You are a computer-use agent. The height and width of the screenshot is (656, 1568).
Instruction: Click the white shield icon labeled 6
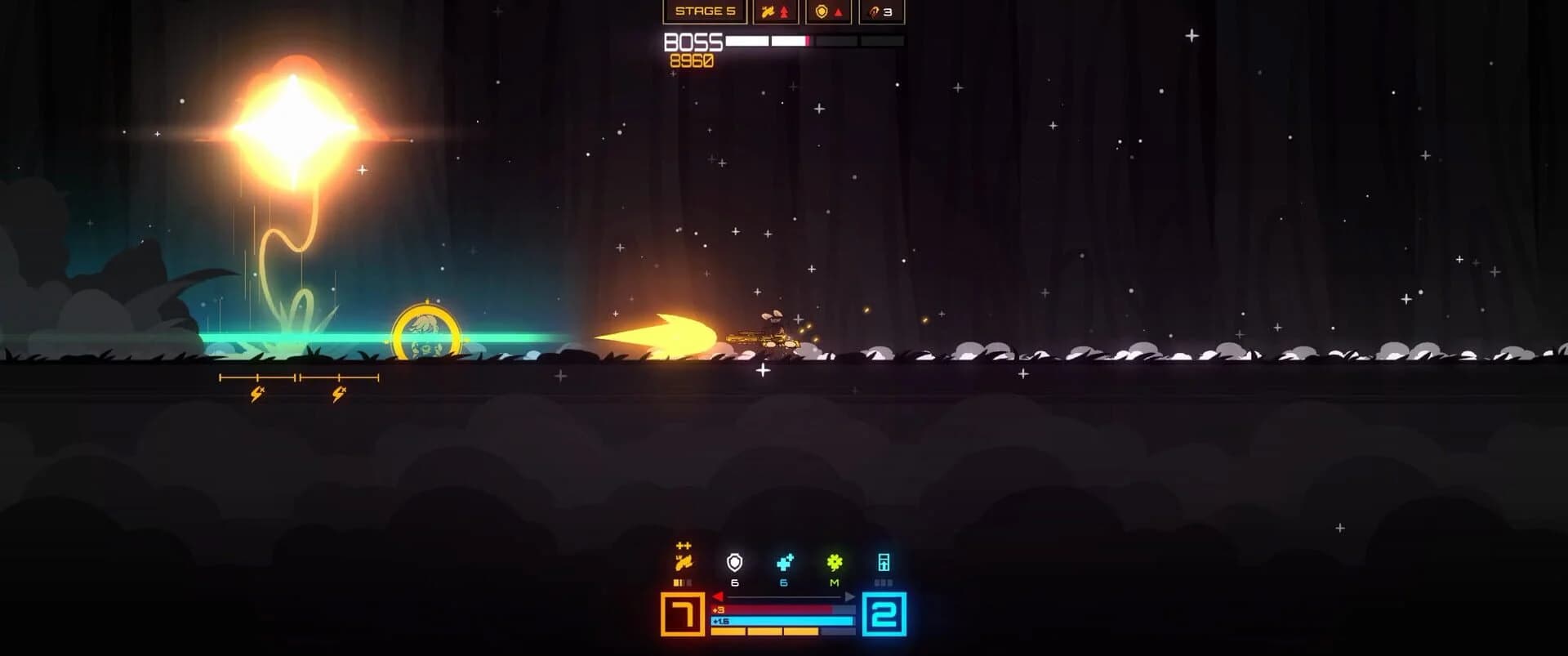734,563
